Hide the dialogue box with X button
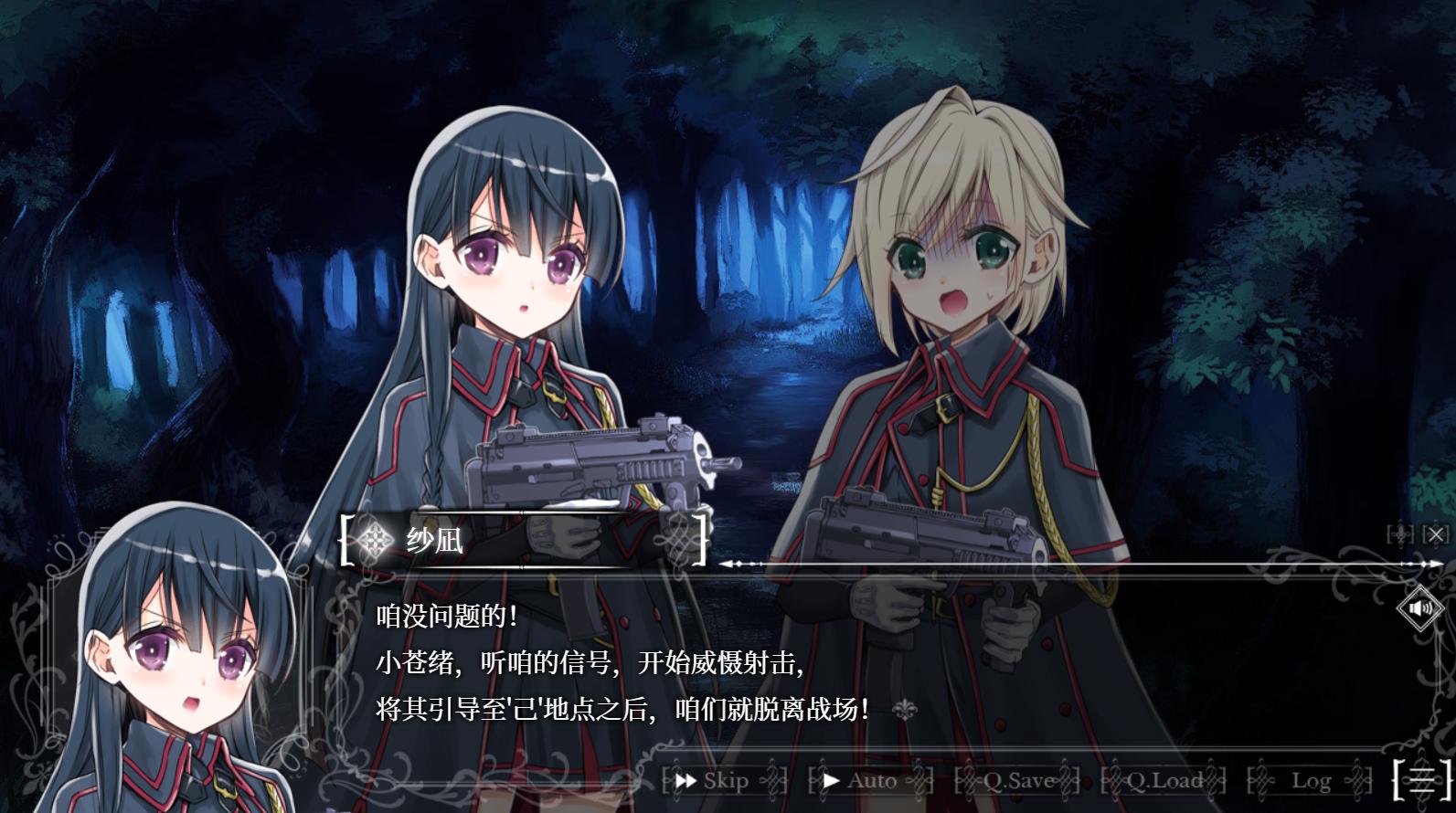This screenshot has height=813, width=1456. tap(1436, 534)
